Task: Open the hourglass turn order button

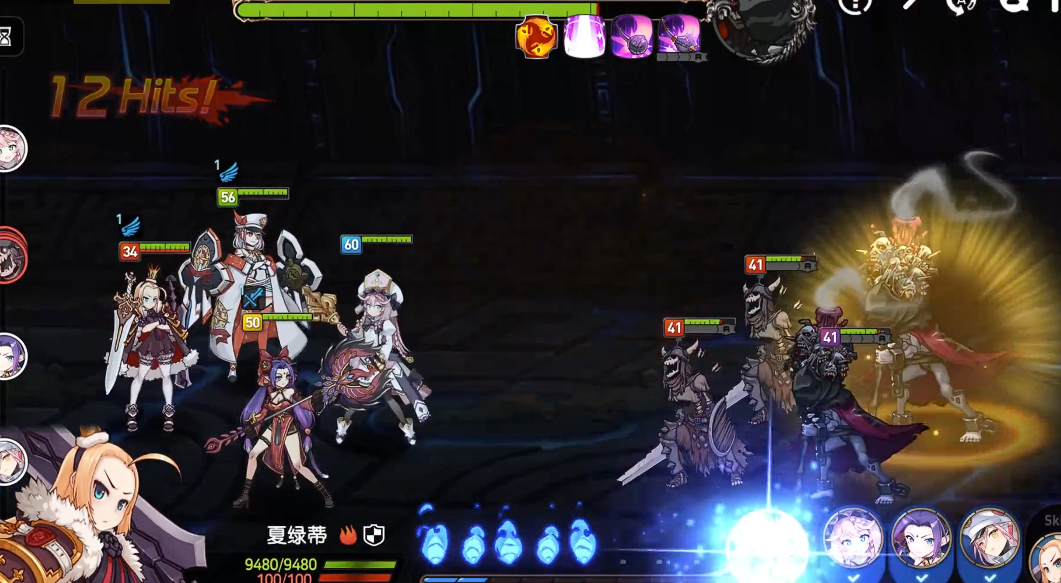Action: point(7,37)
